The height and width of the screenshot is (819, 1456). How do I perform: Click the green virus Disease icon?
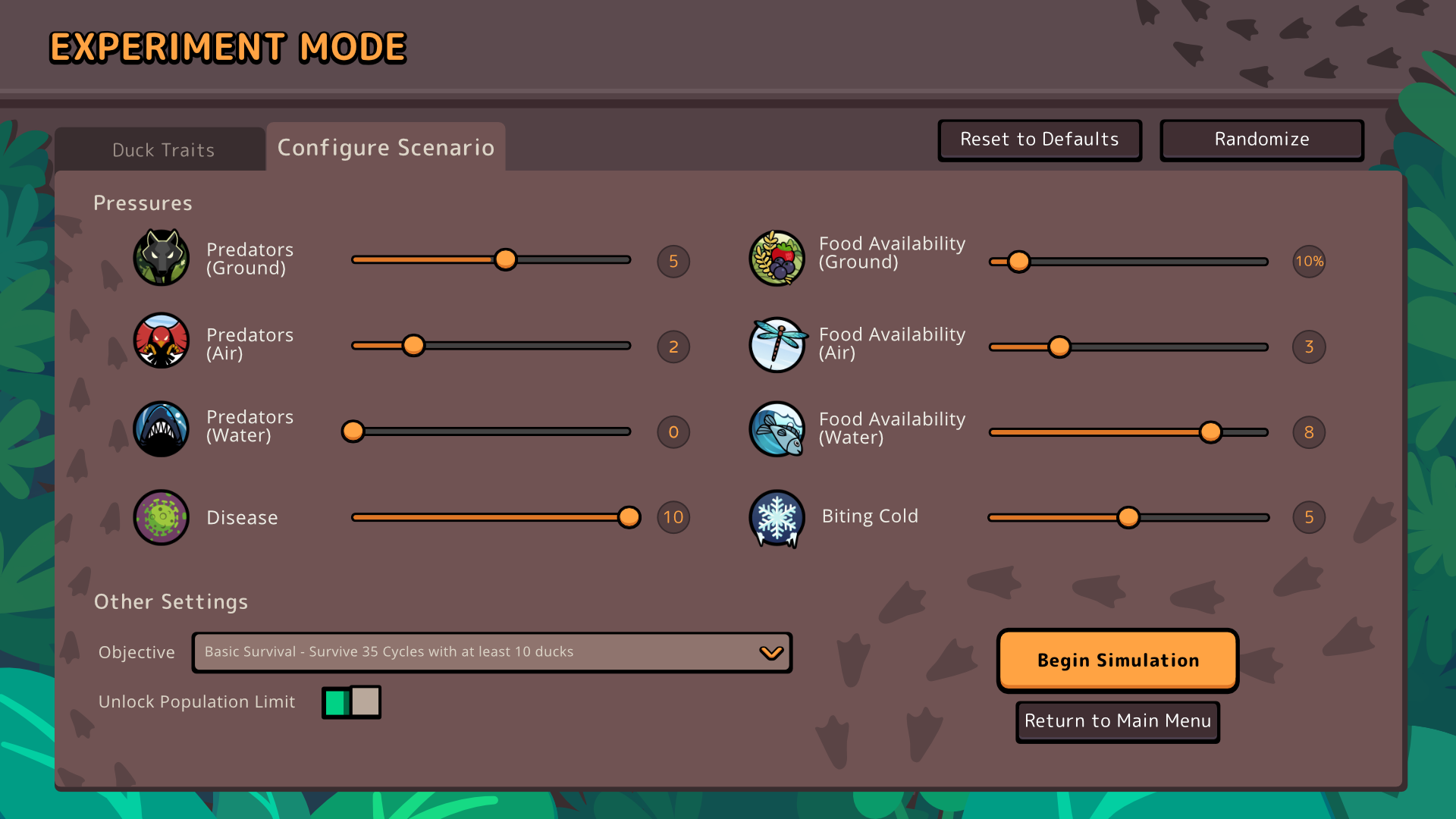coord(161,517)
